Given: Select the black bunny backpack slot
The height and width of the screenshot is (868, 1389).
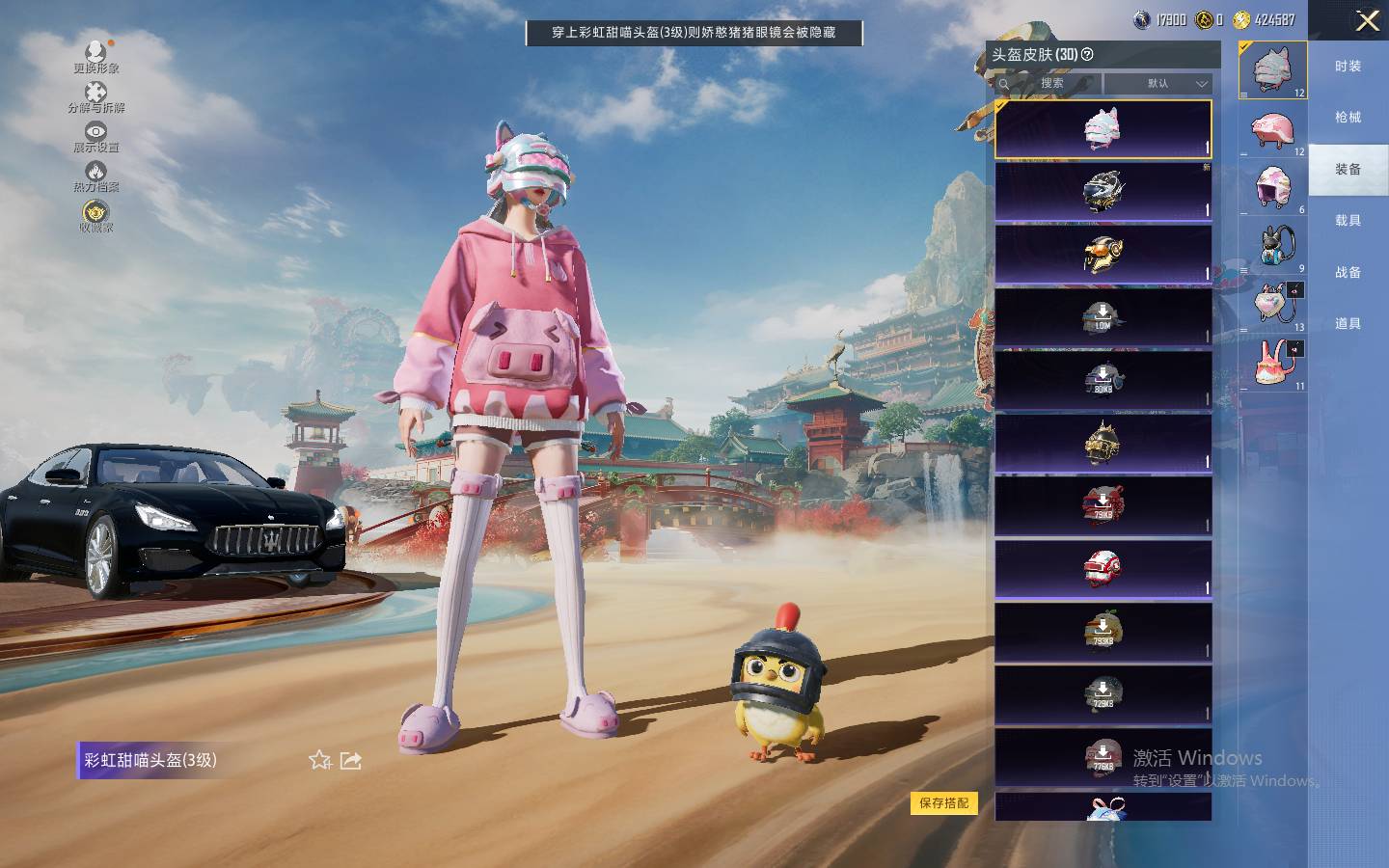Looking at the screenshot, I should (x=1273, y=246).
